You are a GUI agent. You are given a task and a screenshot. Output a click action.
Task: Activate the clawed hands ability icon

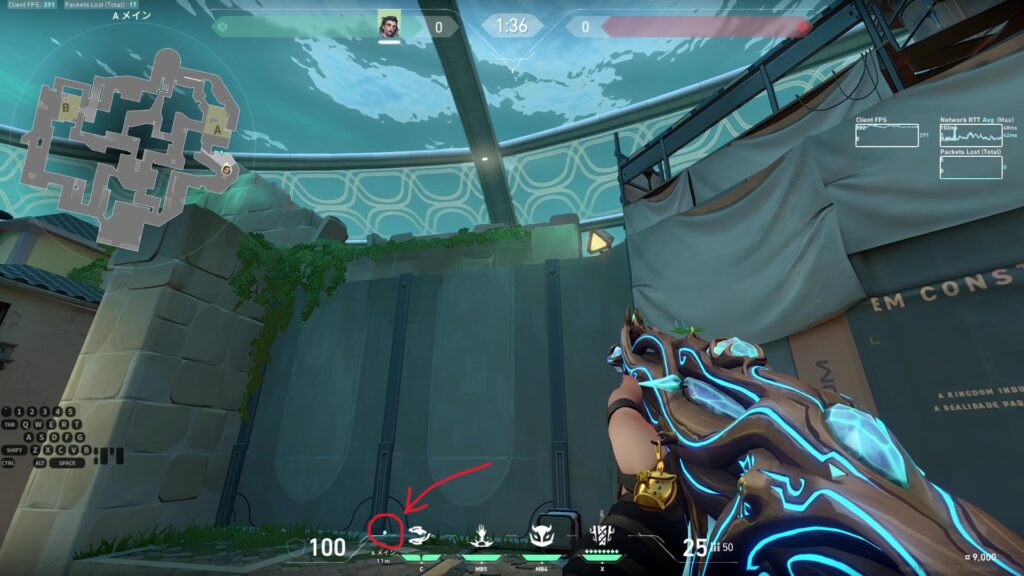(x=421, y=536)
